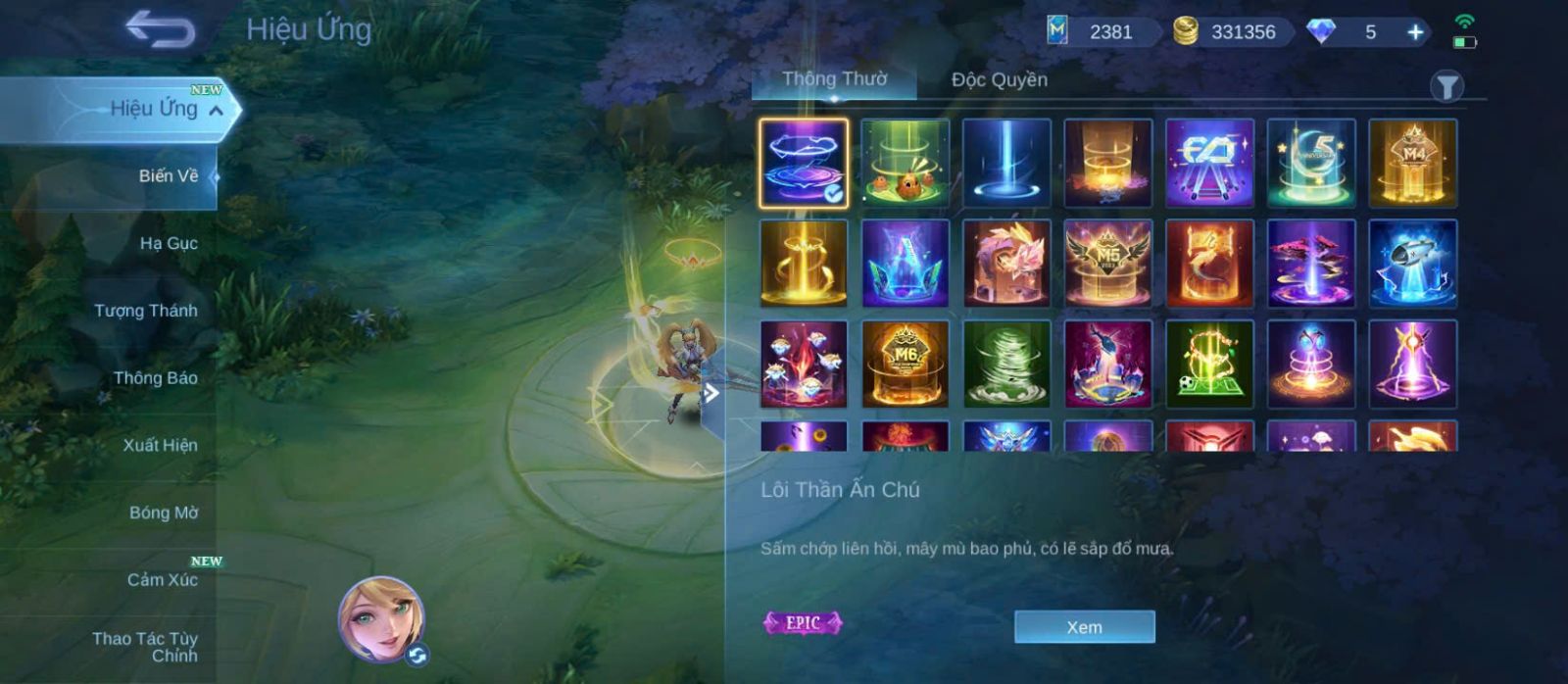Image resolution: width=1568 pixels, height=684 pixels.
Task: Collapse the Hiệu Ứng menu category
Action: coord(216,110)
